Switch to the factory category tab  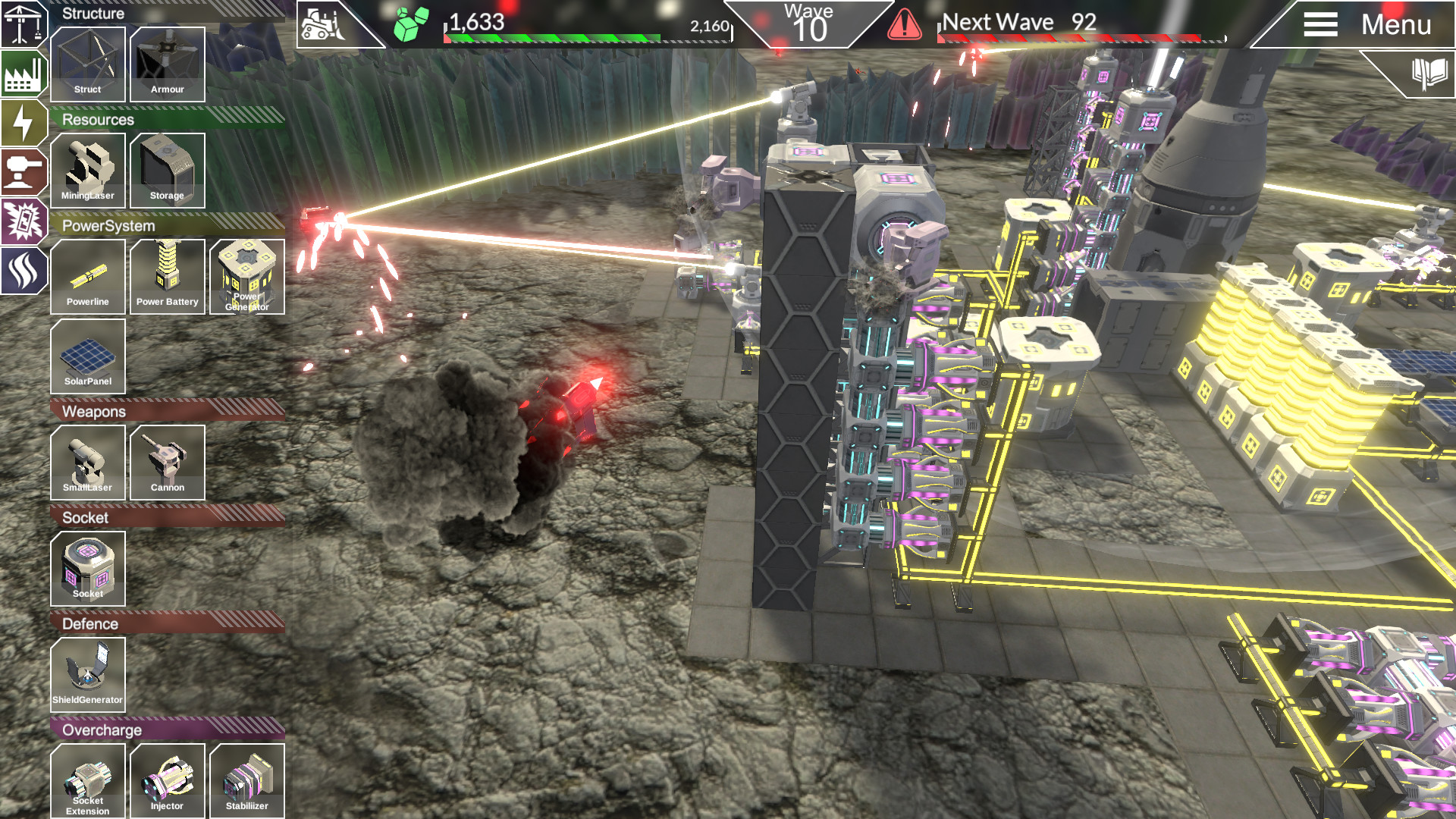point(23,74)
